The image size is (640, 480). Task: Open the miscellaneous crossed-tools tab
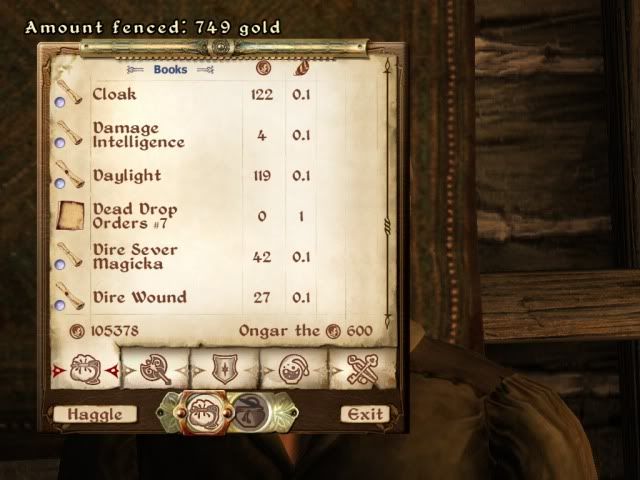pyautogui.click(x=362, y=368)
